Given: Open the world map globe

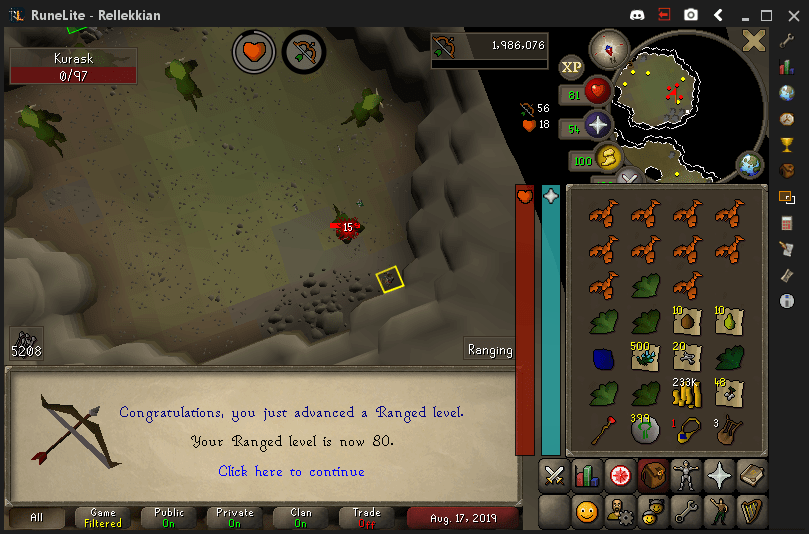Looking at the screenshot, I should 749,164.
